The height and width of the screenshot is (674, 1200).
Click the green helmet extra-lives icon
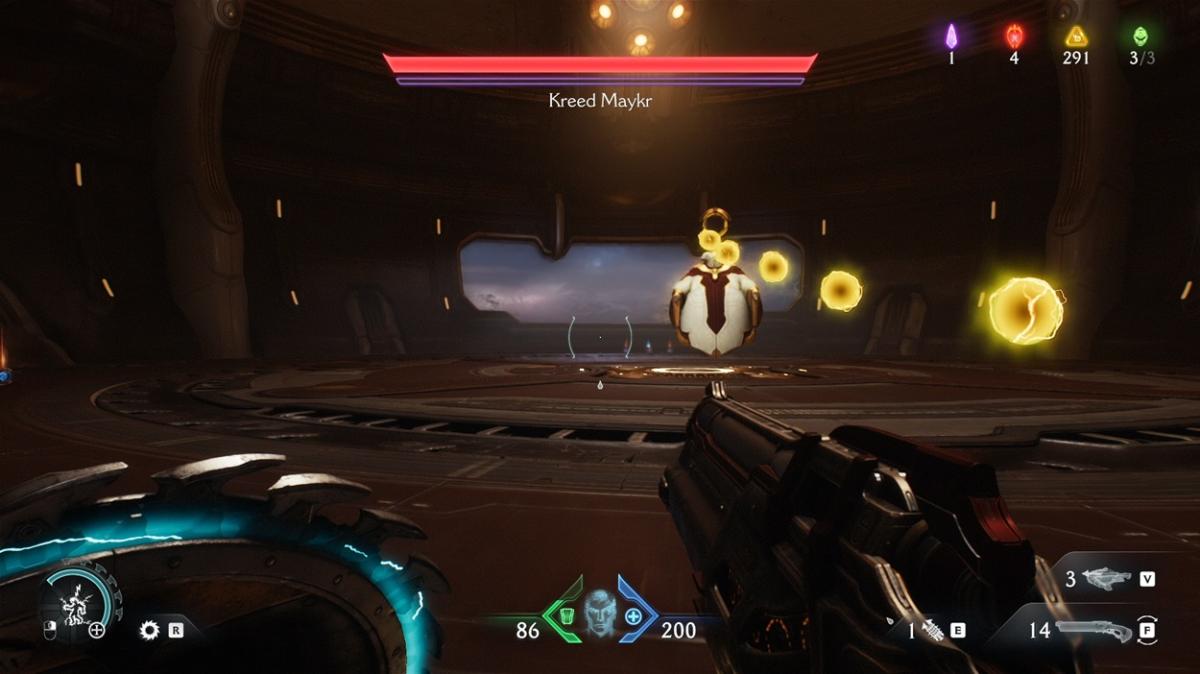pyautogui.click(x=1140, y=37)
